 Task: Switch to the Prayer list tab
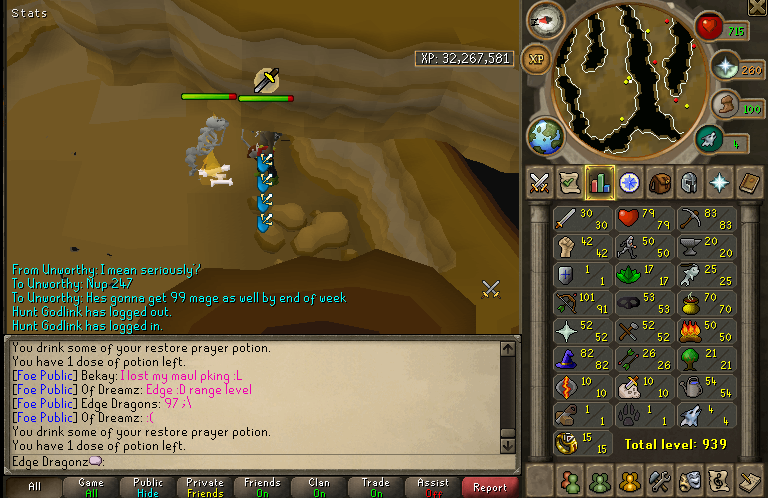click(719, 182)
